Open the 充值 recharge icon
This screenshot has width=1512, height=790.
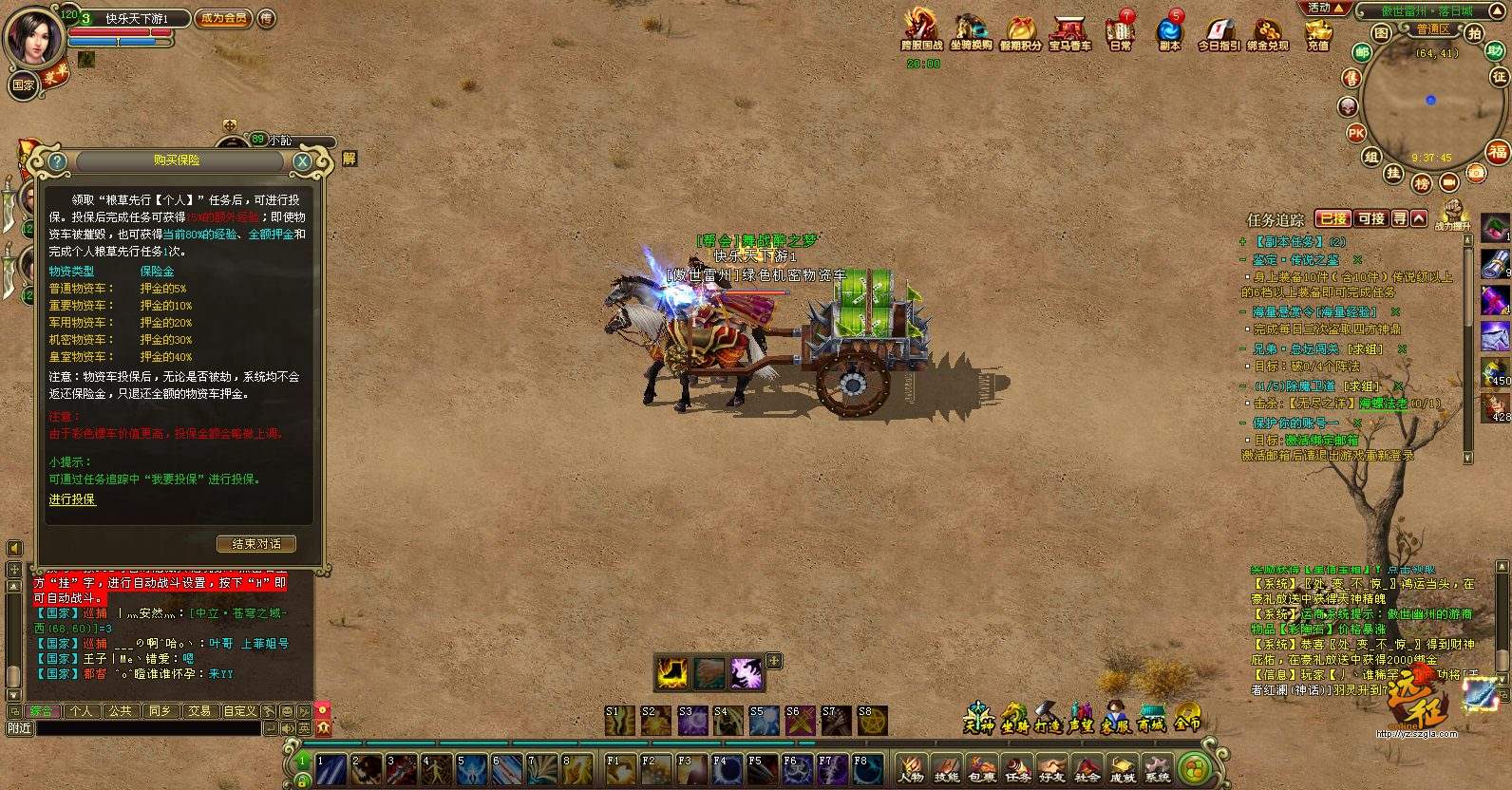(1317, 33)
